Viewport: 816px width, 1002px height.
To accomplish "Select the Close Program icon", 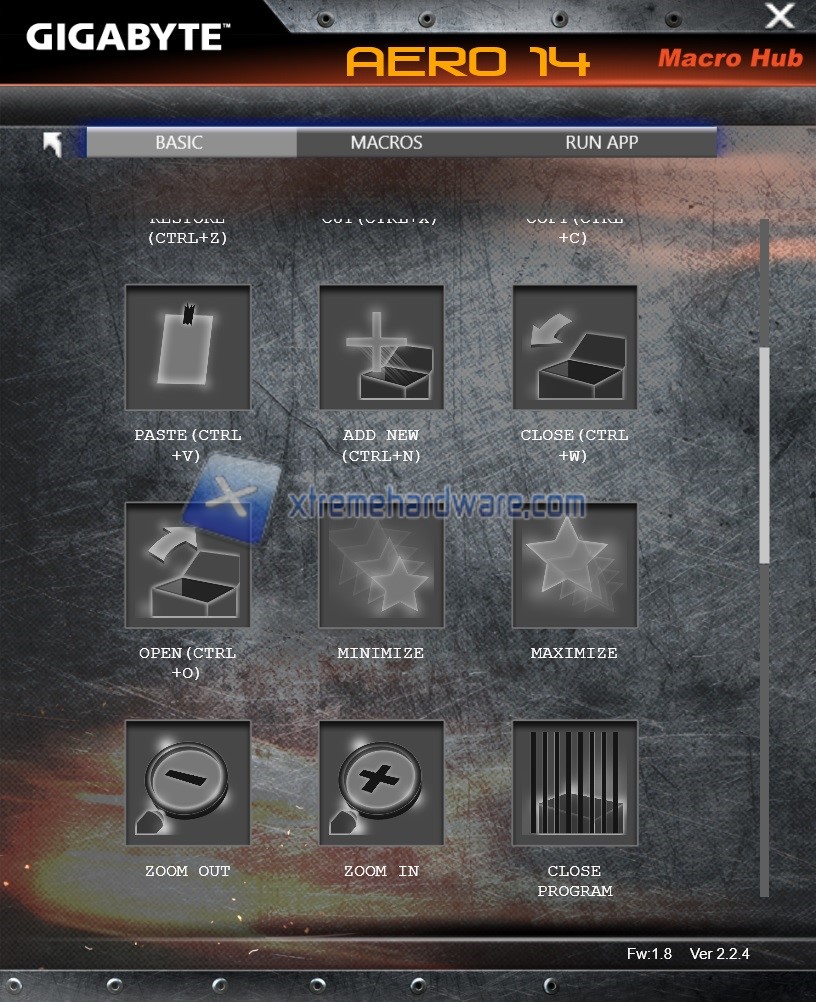I will click(x=575, y=783).
